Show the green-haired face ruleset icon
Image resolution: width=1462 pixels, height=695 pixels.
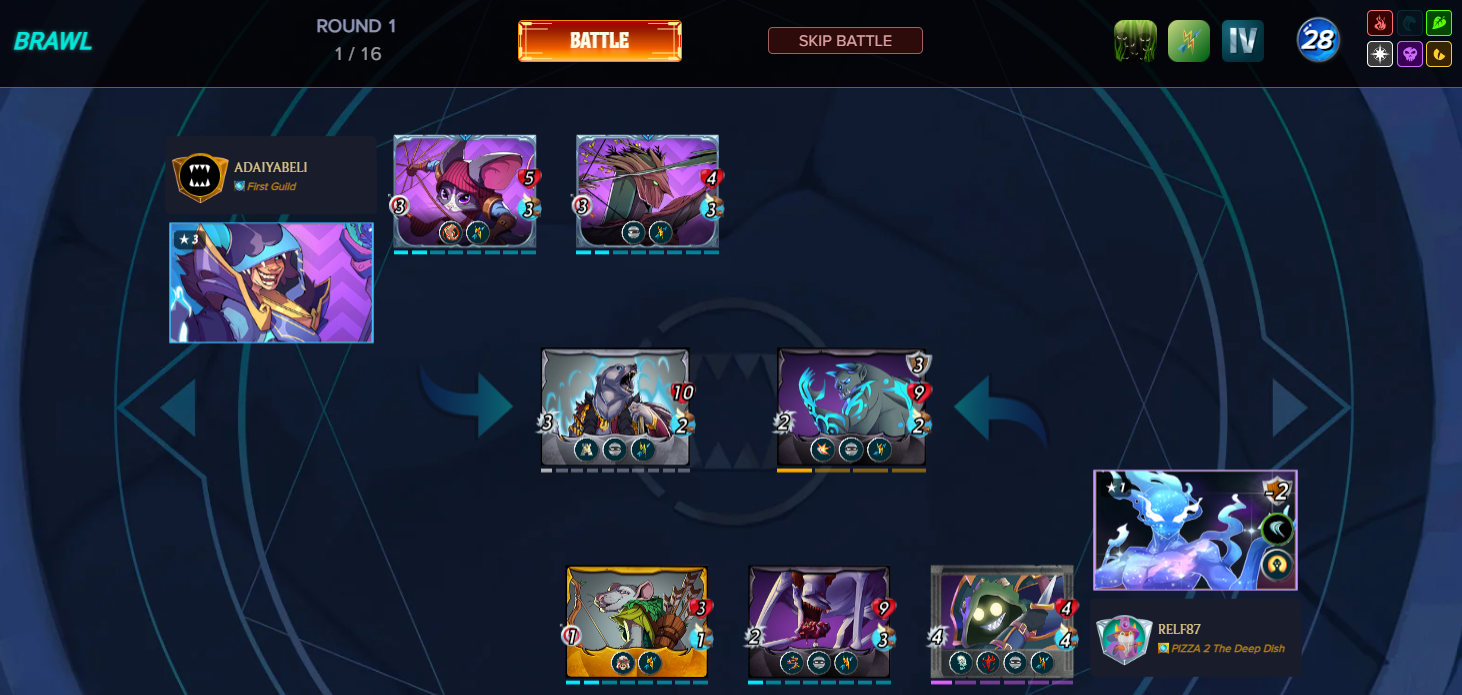1135,41
